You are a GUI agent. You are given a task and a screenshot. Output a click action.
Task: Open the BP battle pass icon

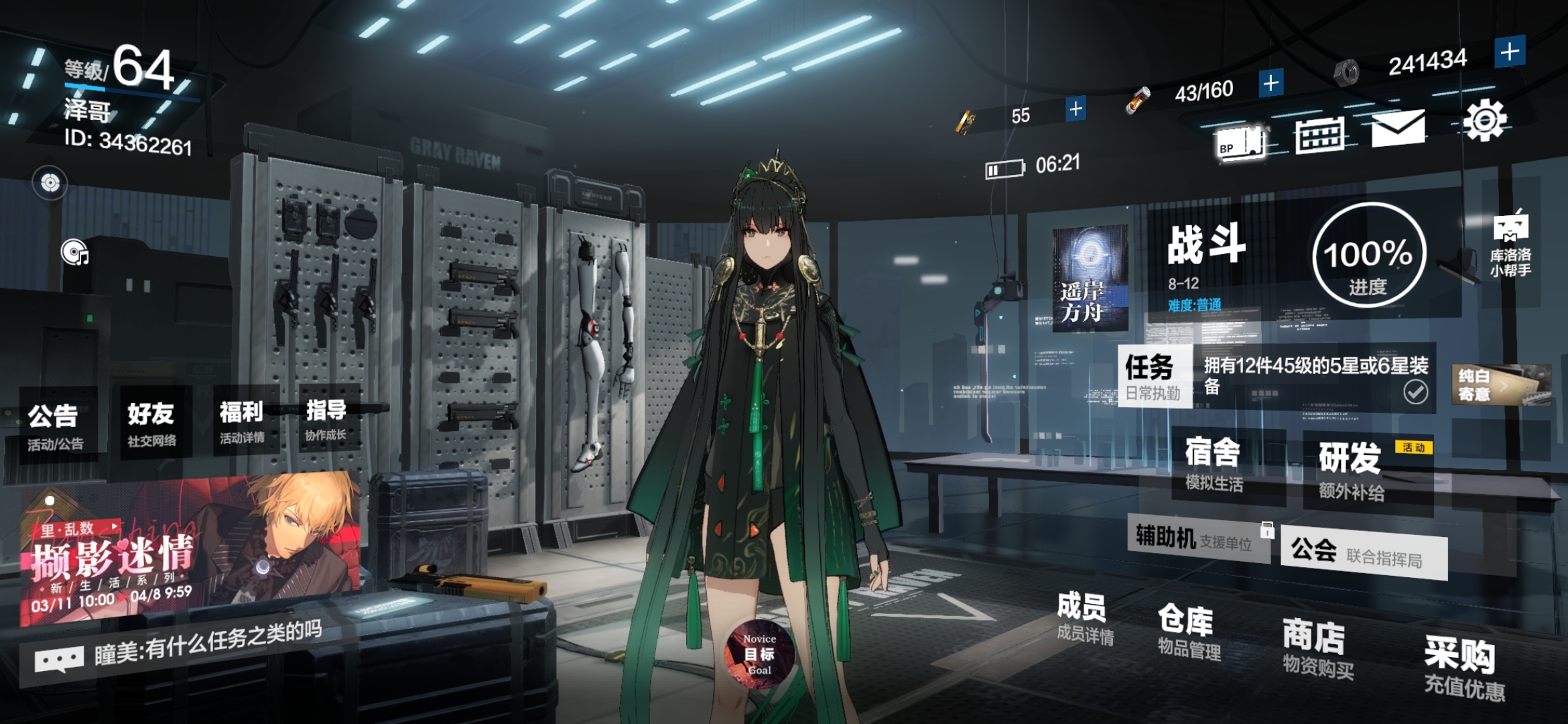pyautogui.click(x=1240, y=142)
